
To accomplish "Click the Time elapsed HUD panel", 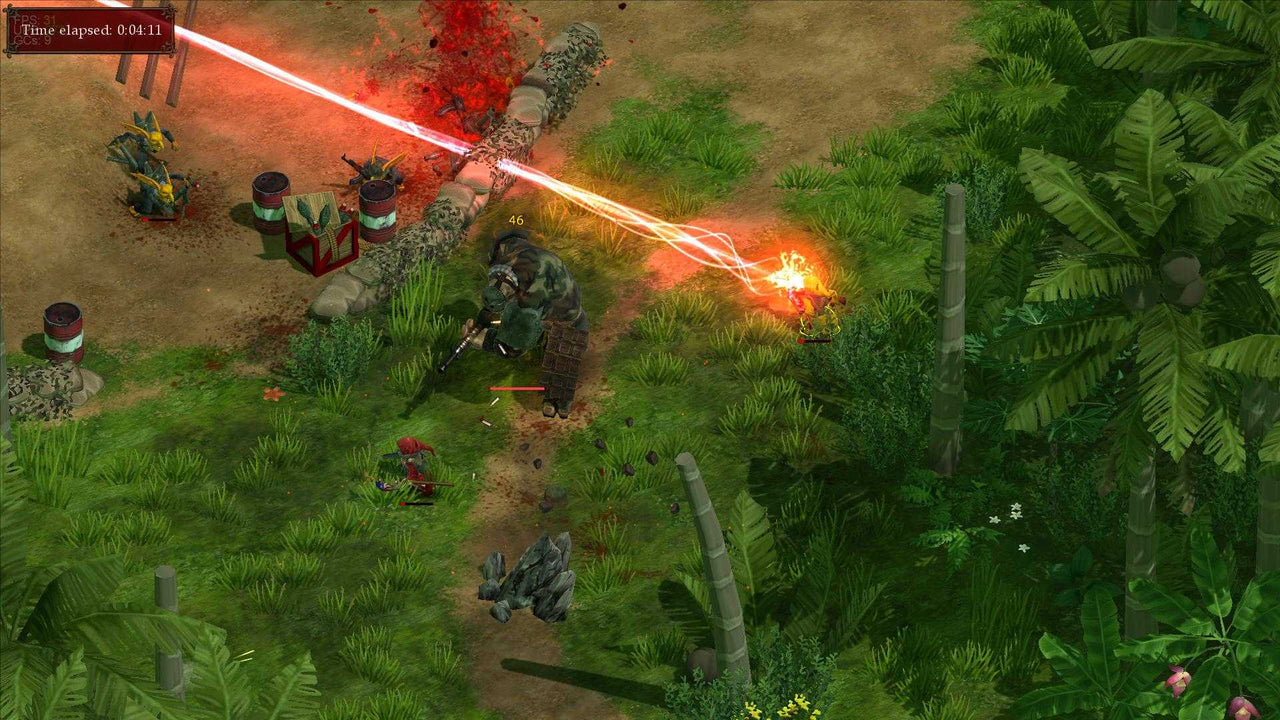I will point(90,30).
